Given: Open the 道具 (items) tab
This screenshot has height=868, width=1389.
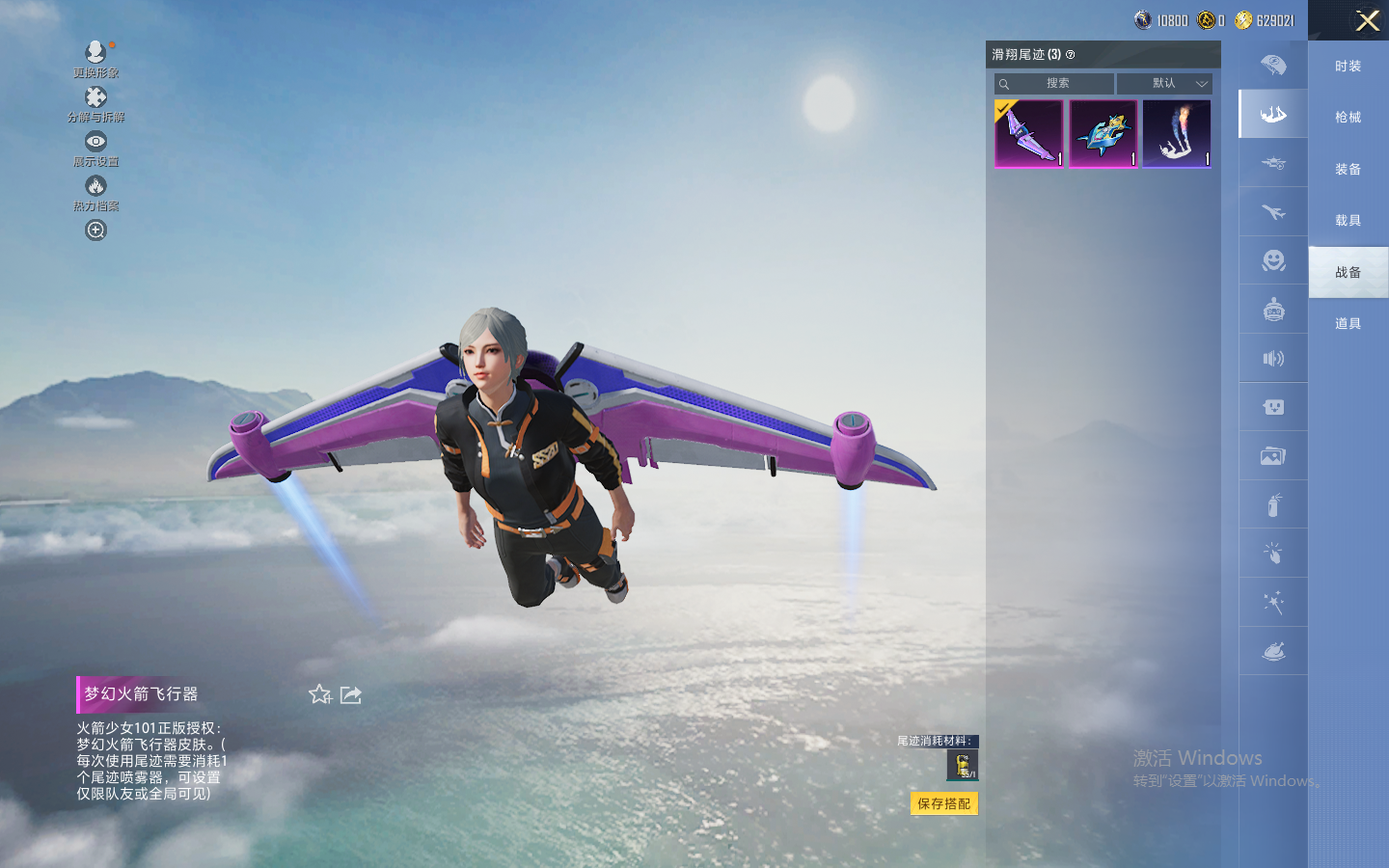Looking at the screenshot, I should [x=1348, y=324].
